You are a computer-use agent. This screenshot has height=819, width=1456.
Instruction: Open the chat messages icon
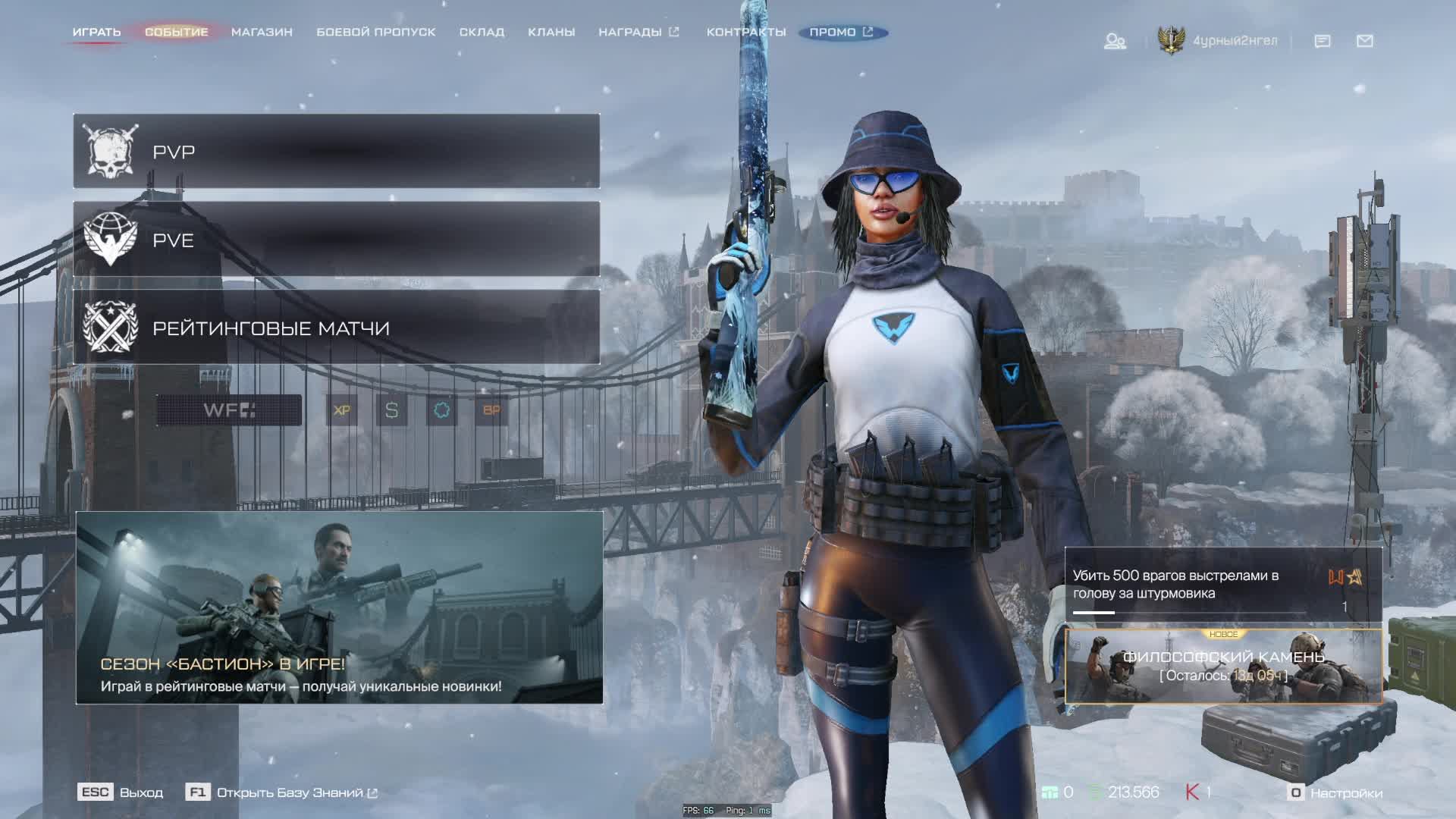point(1322,41)
